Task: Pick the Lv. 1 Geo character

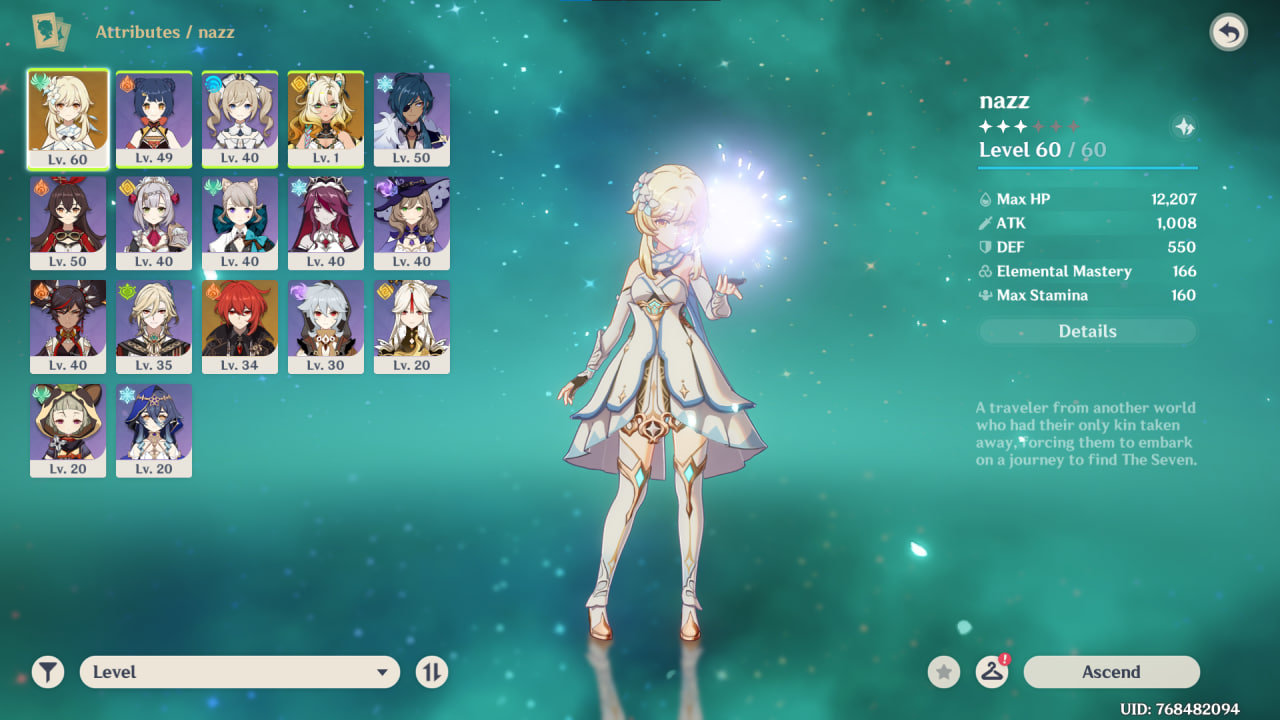Action: point(326,119)
